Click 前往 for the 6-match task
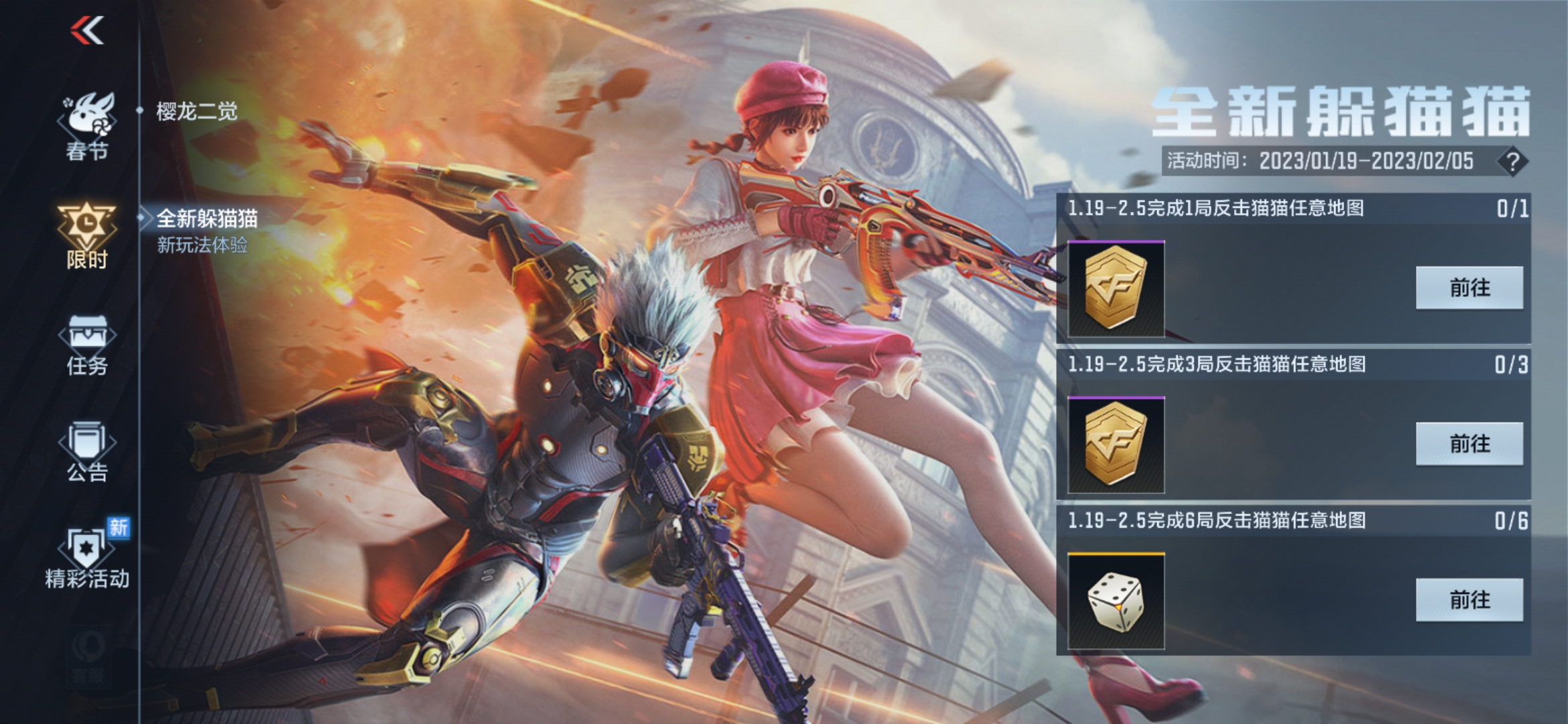 pos(1469,600)
